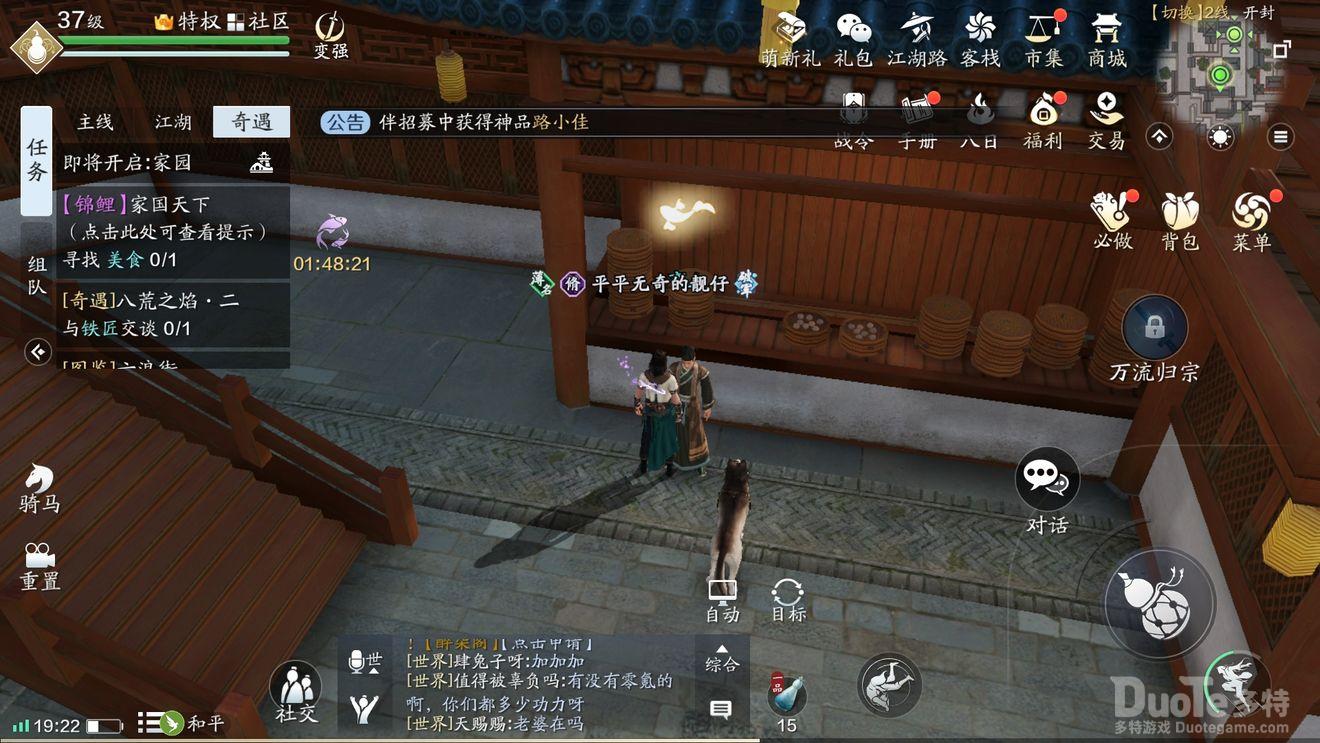Toggle 自动 auto-pathing mode
This screenshot has height=743, width=1320.
pyautogui.click(x=722, y=592)
